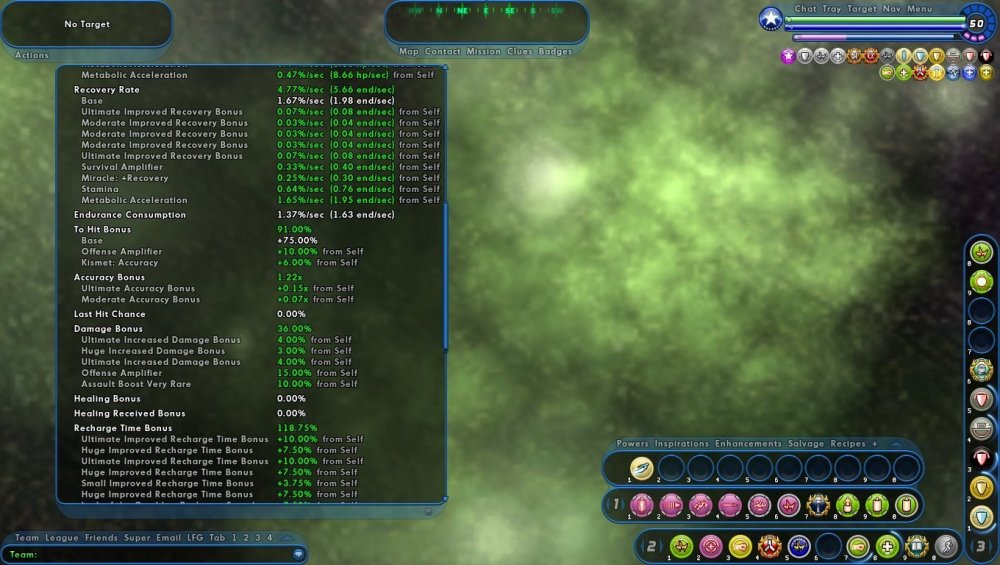The width and height of the screenshot is (1000, 565).
Task: Use the silver running figure power
Action: point(946,546)
